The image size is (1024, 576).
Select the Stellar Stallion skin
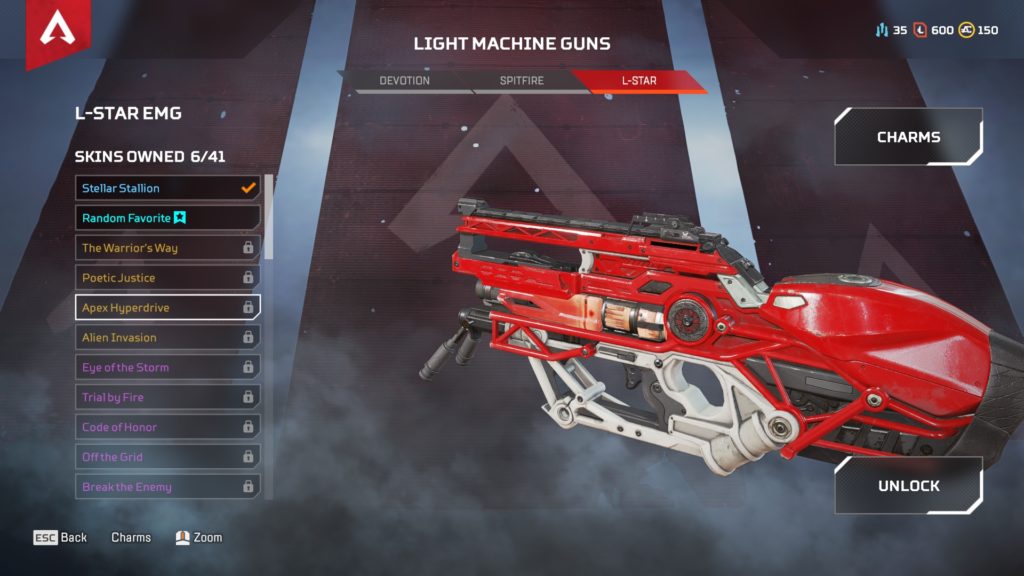coord(167,188)
